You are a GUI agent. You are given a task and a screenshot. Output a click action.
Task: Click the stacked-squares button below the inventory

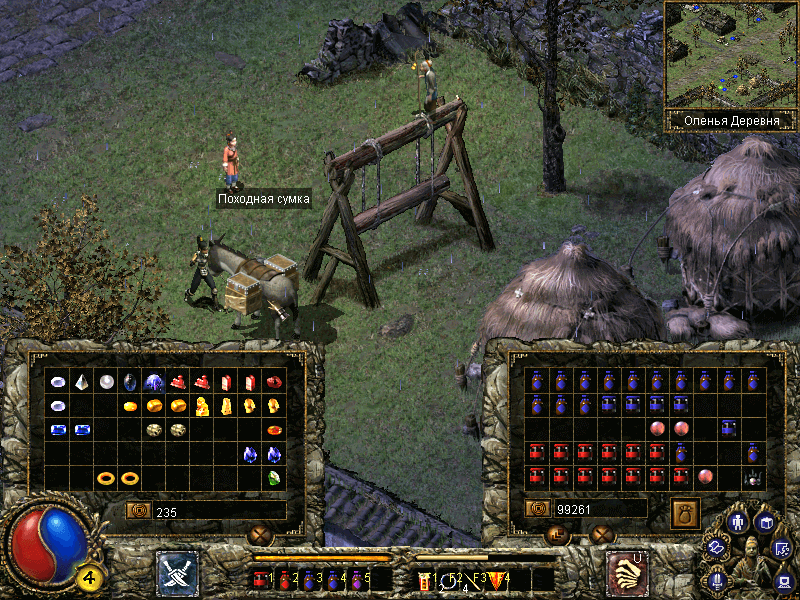pos(557,535)
